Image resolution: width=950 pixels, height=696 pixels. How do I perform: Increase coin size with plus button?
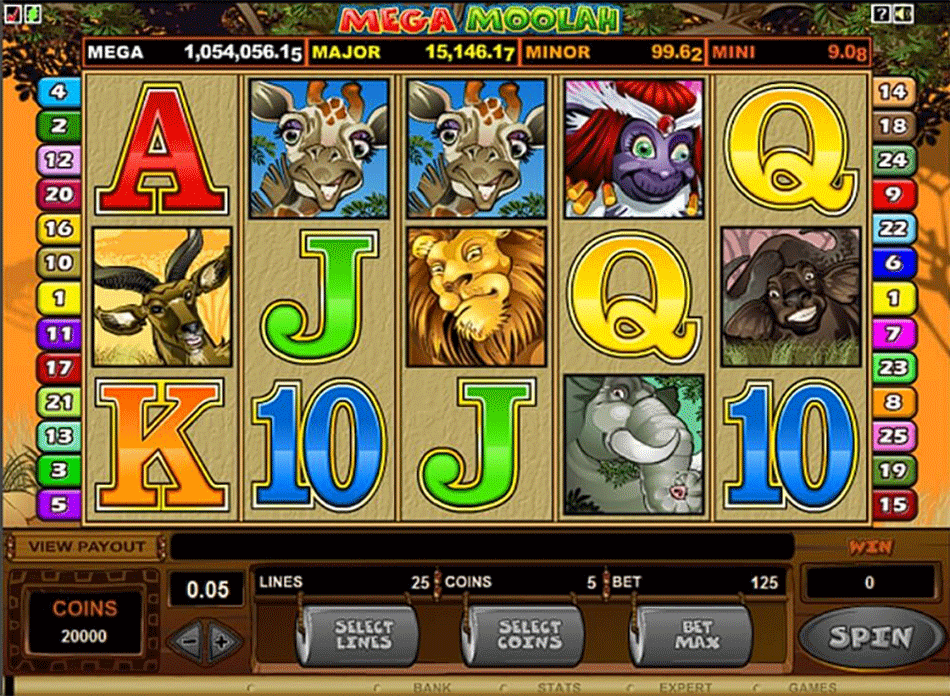click(222, 640)
